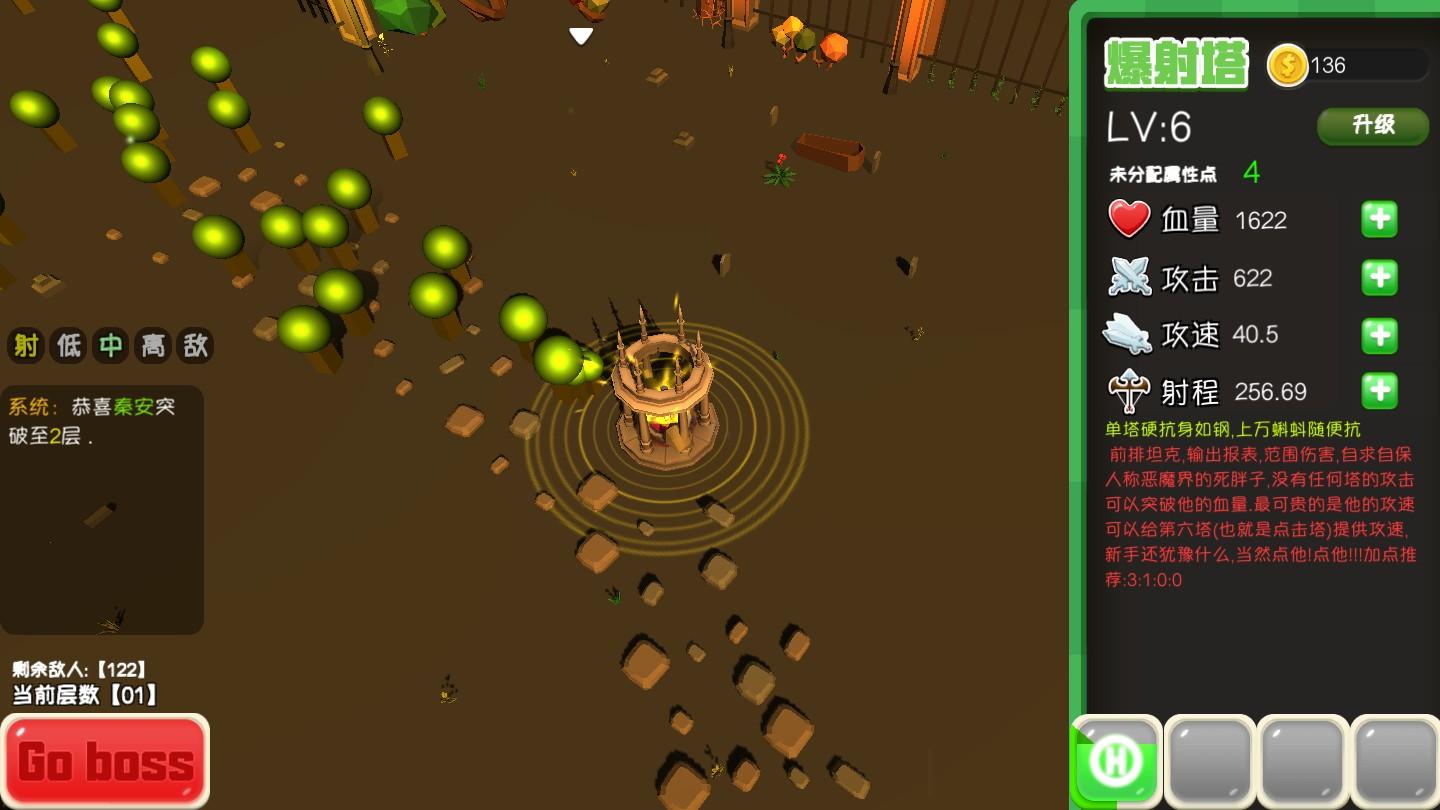The height and width of the screenshot is (810, 1440).
Task: Start the Go boss fight
Action: point(105,761)
